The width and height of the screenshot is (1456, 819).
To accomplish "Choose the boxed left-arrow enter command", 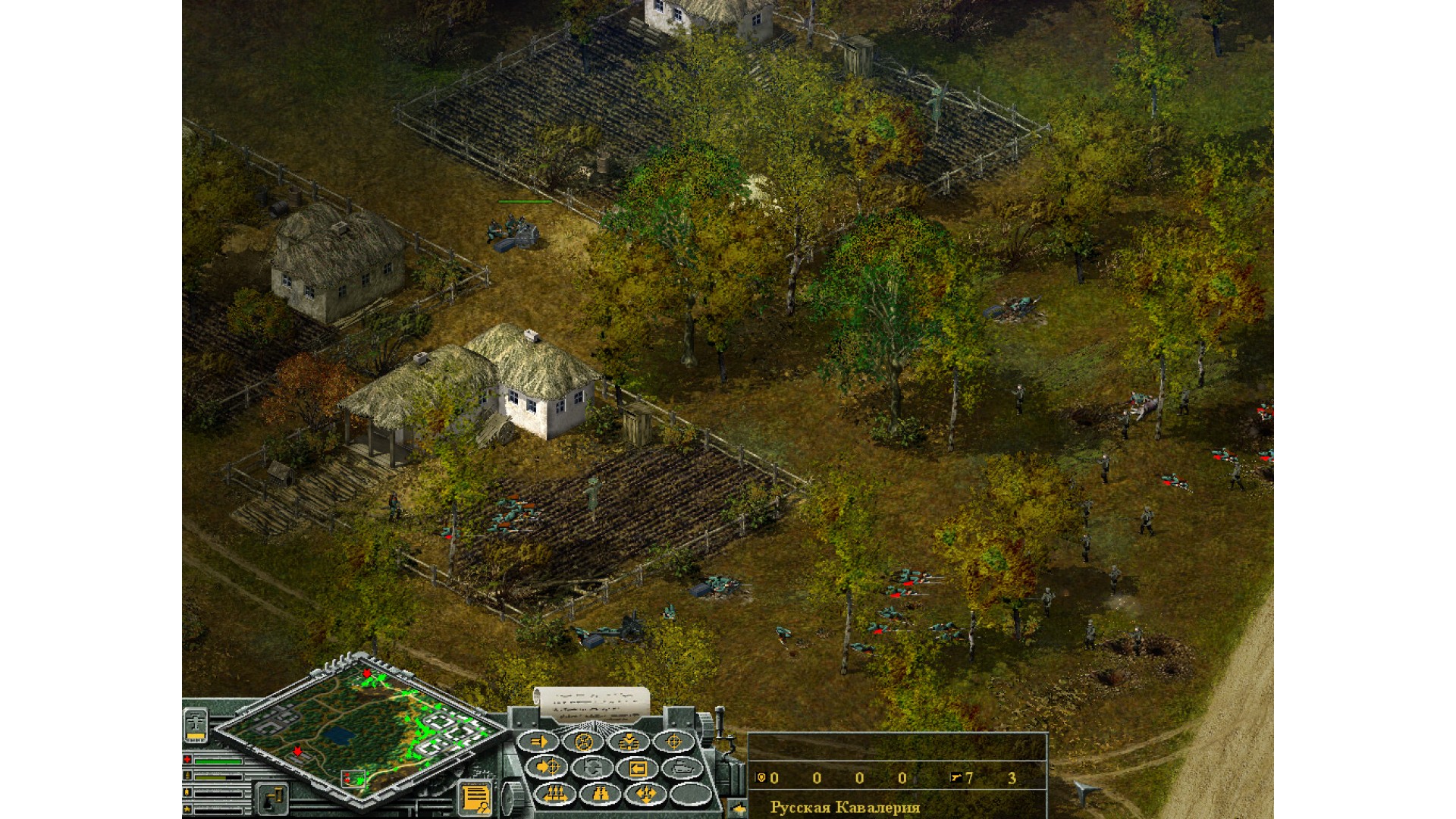I will click(x=637, y=768).
